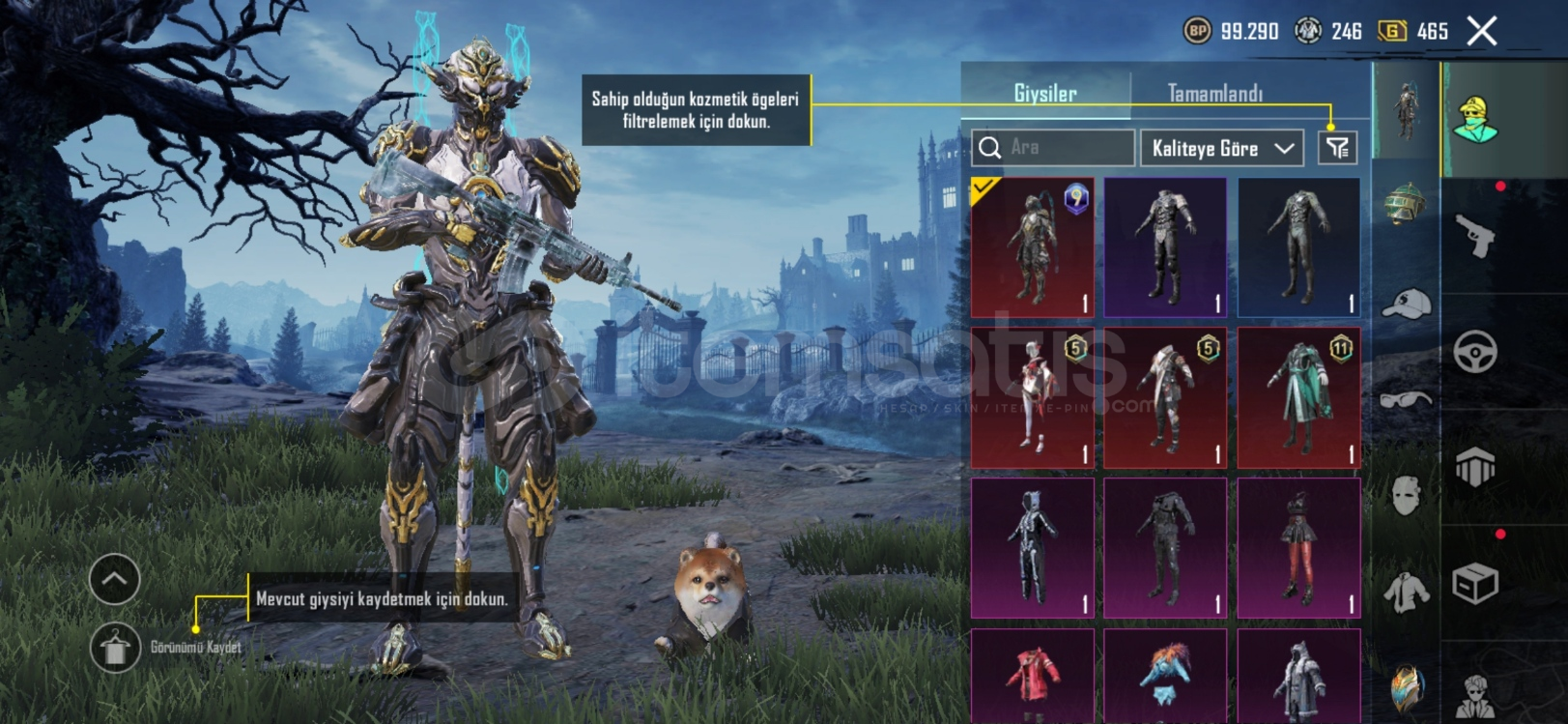Screen dimensions: 1568x724
Task: Open the cardboard box crate category
Action: click(1475, 584)
